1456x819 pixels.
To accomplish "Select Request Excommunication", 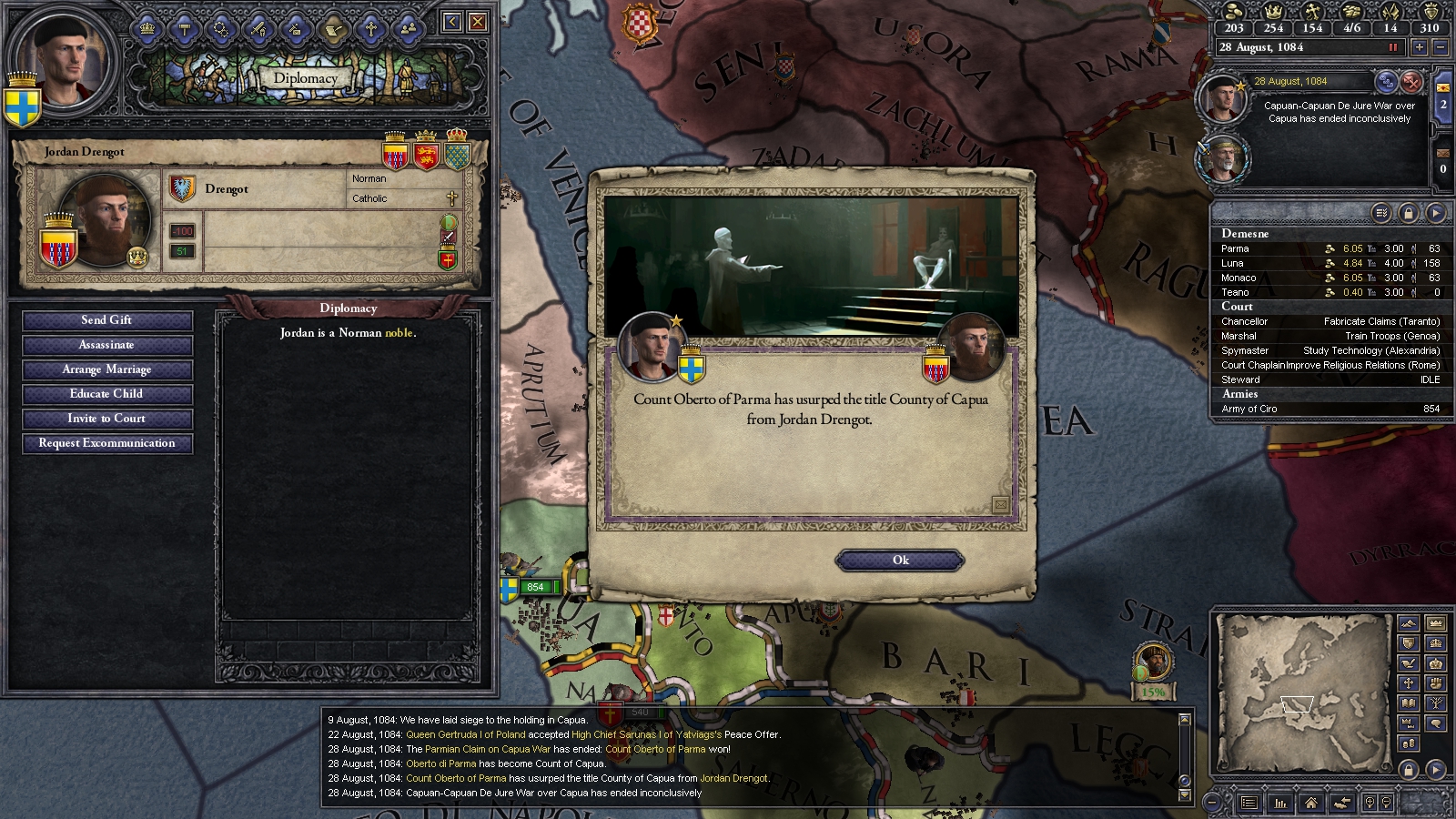I will [x=107, y=443].
